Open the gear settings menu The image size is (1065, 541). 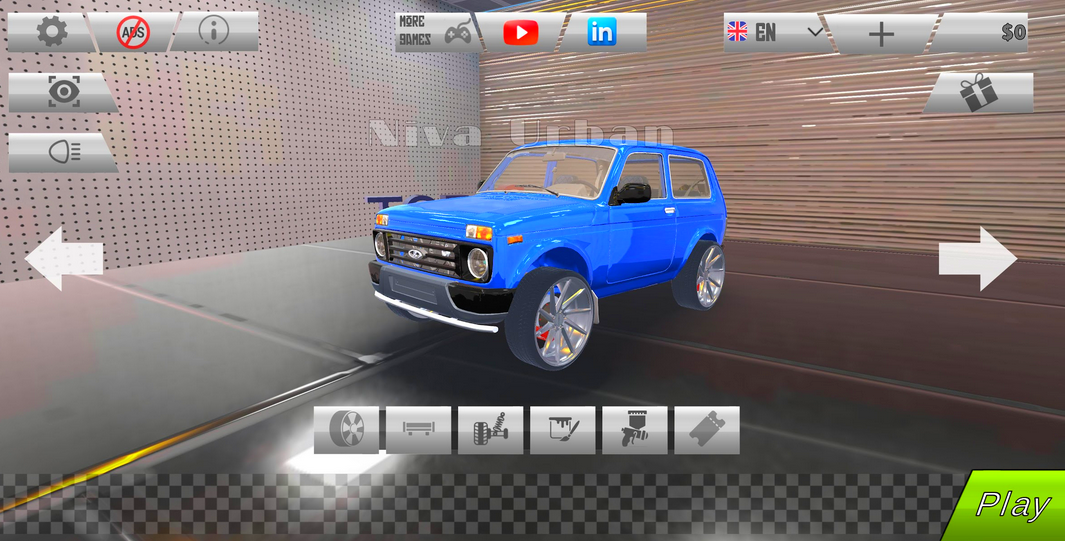[x=51, y=32]
